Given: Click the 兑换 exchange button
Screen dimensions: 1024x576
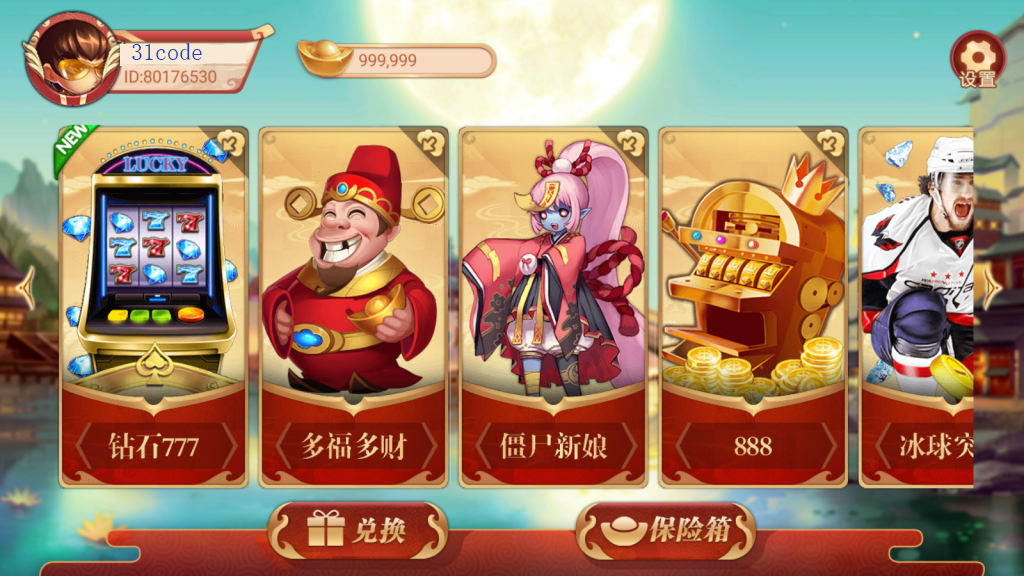Looking at the screenshot, I should coord(357,530).
